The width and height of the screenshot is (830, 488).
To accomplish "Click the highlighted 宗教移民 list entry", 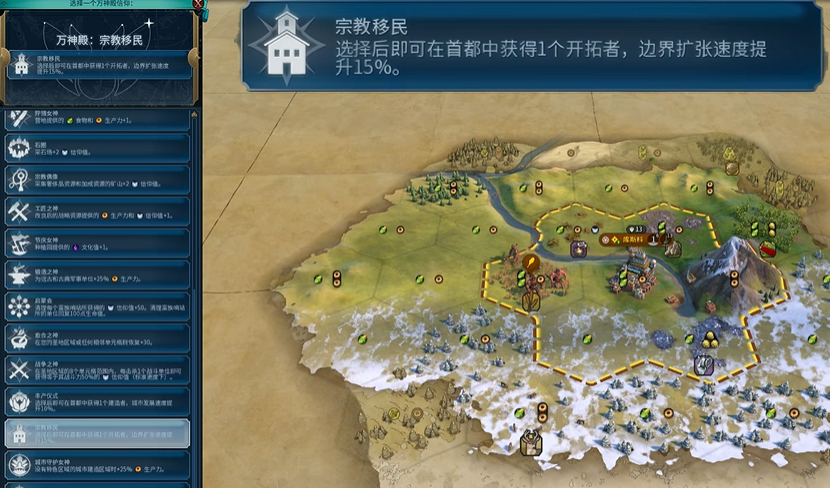I will click(x=97, y=432).
